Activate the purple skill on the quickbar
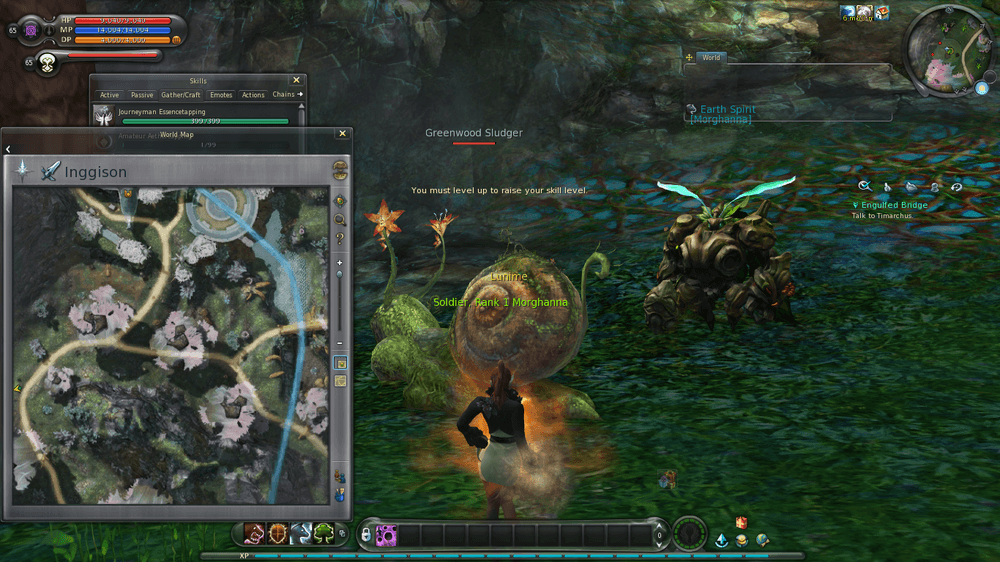 [386, 535]
